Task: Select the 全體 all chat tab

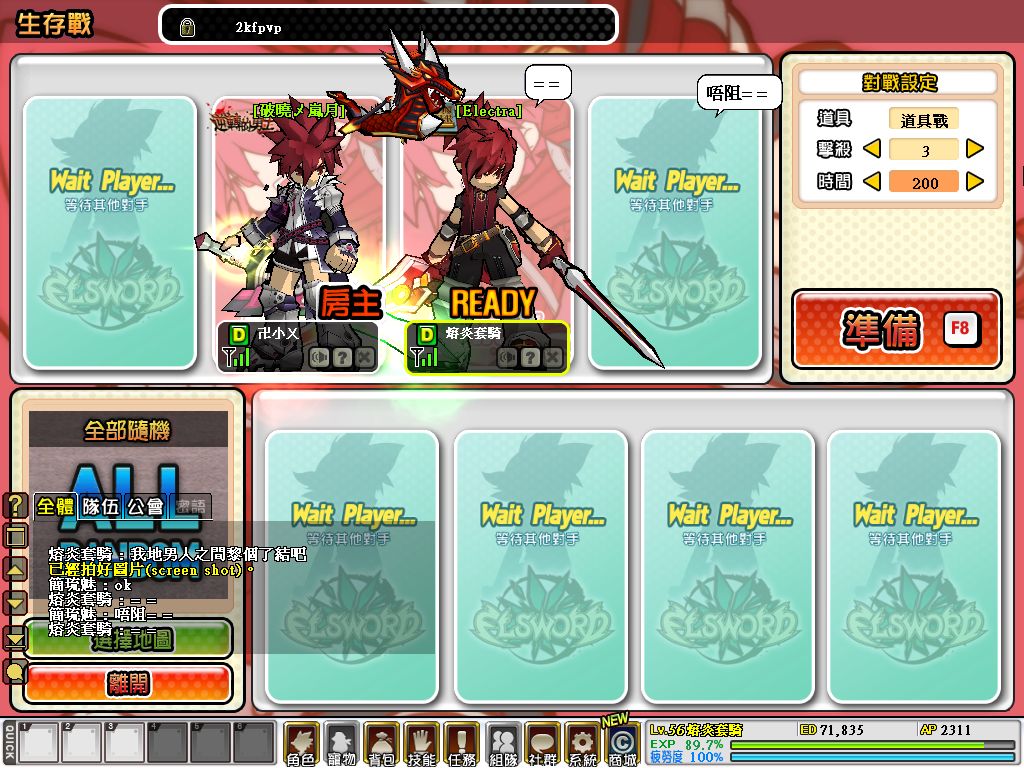Action: (55, 506)
